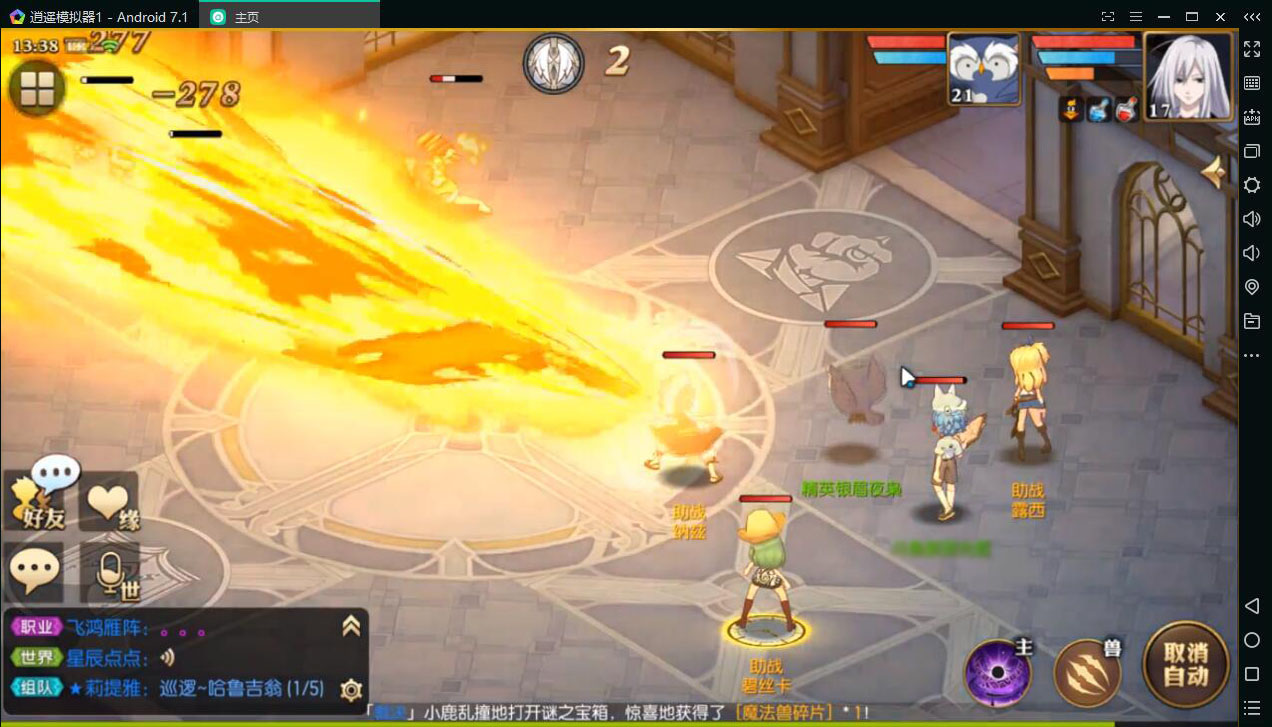Expand the chat log with the double-arrow
Image resolution: width=1272 pixels, height=727 pixels.
[351, 626]
